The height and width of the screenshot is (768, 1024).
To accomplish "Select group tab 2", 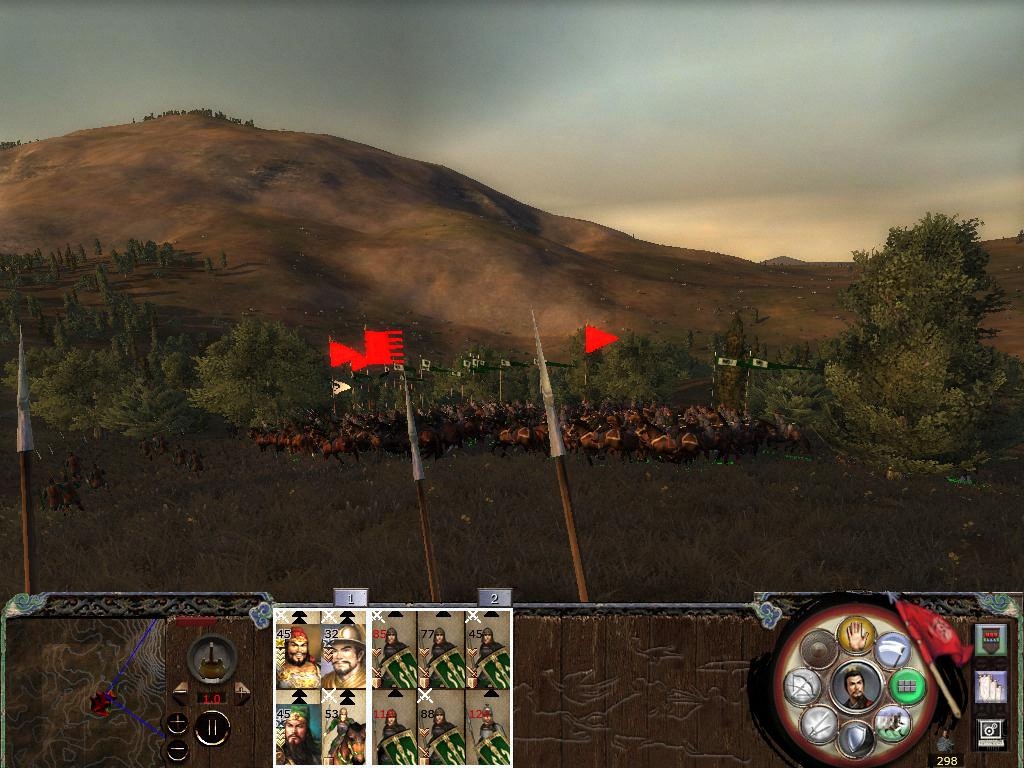I will [x=494, y=598].
